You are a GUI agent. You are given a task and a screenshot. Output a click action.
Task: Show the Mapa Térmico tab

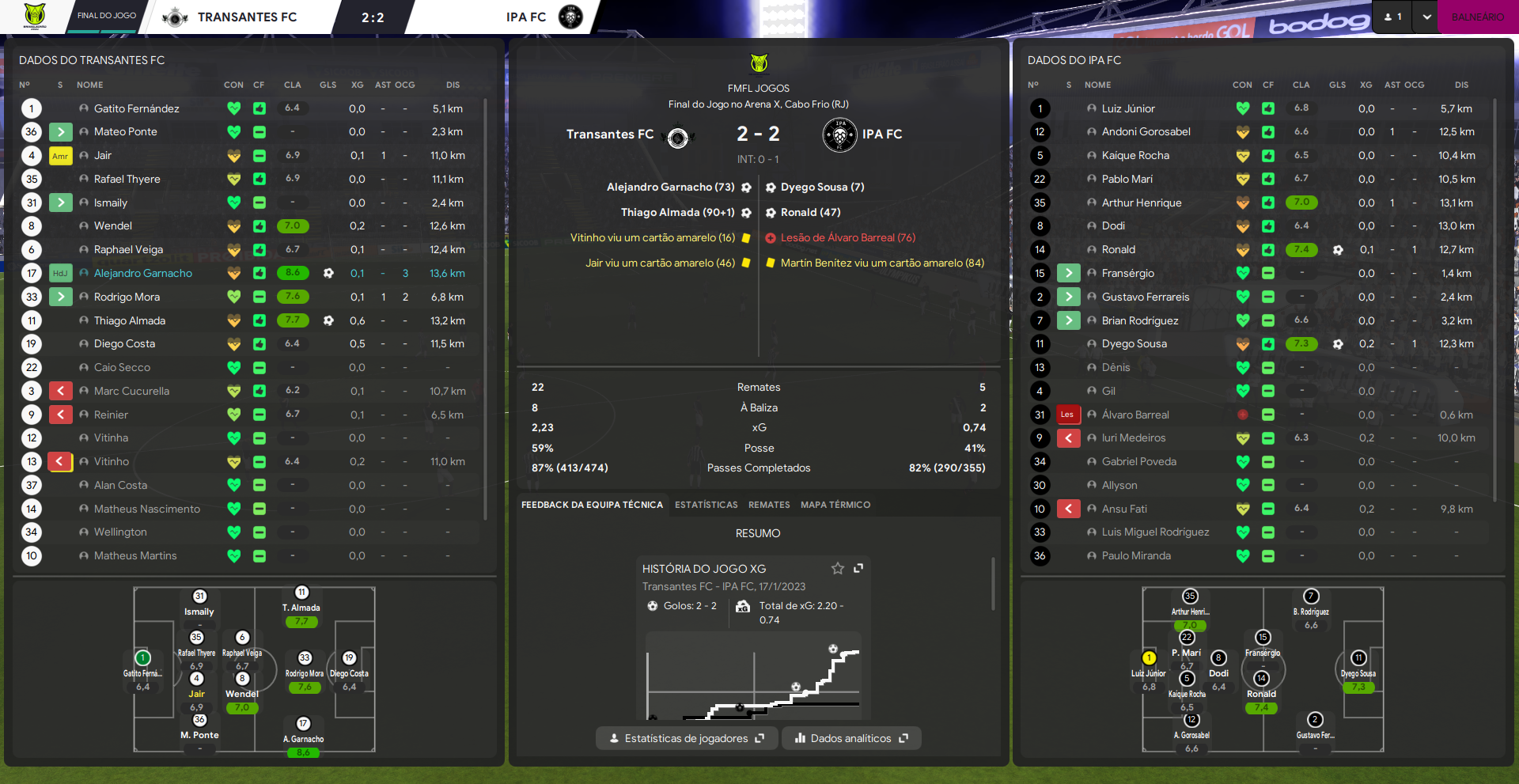(835, 505)
